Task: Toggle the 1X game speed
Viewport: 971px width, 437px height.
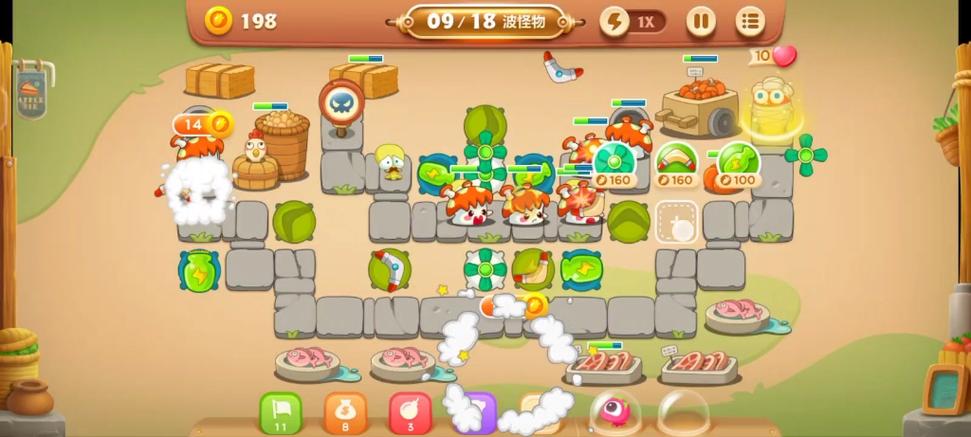Action: (633, 21)
